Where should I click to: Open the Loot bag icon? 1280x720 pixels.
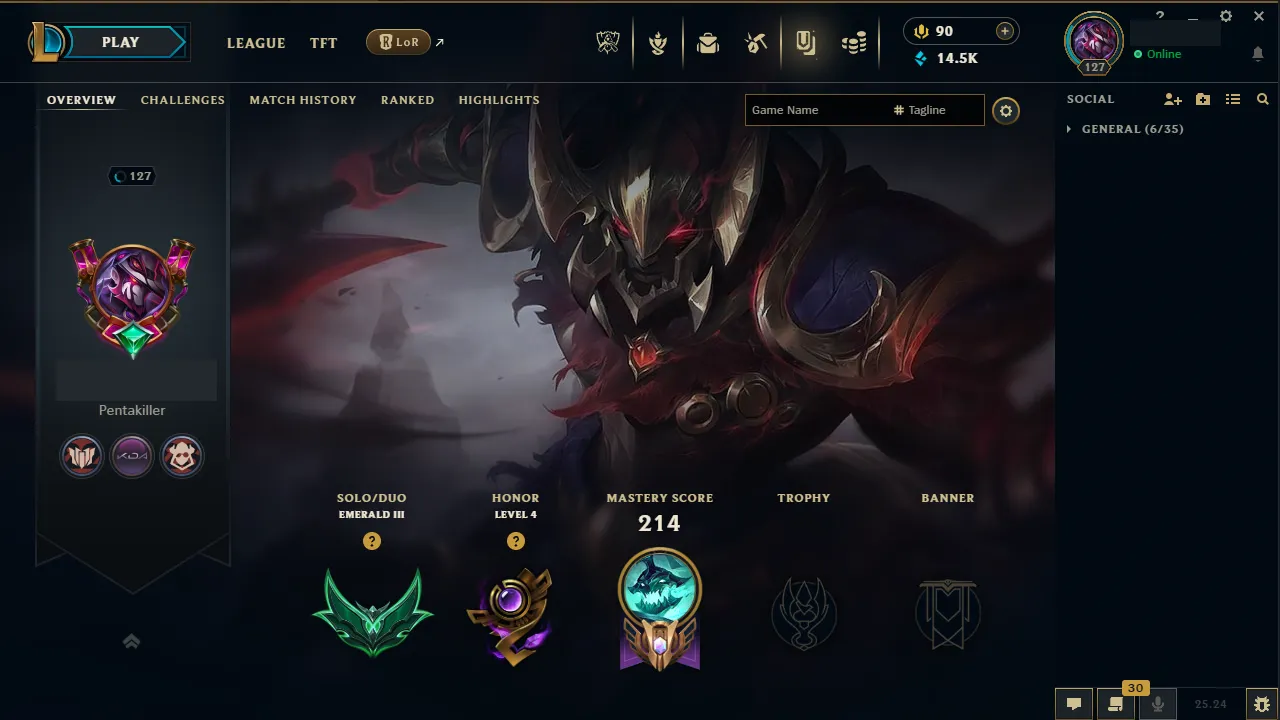click(x=708, y=42)
